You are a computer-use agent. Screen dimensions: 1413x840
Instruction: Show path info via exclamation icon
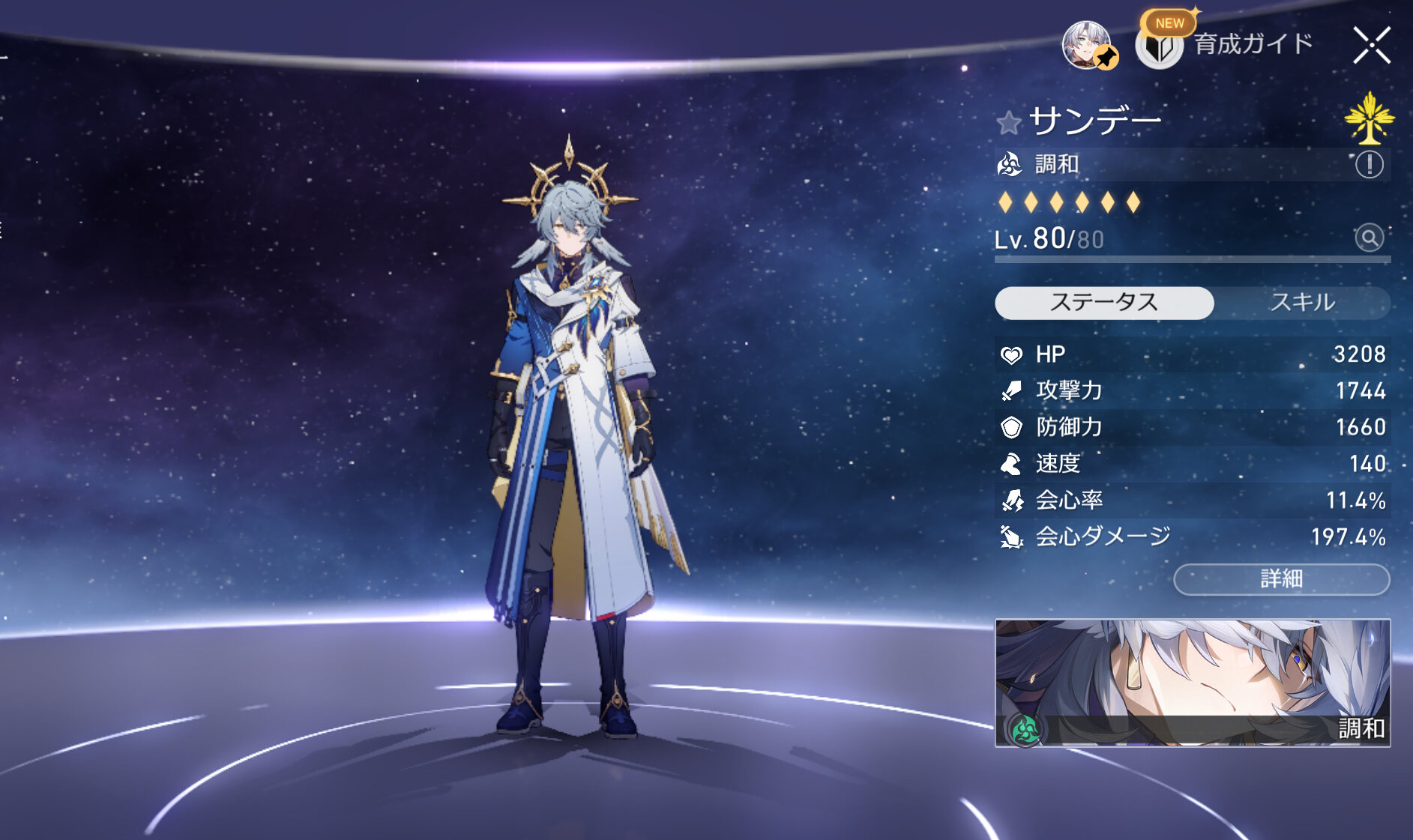1369,164
